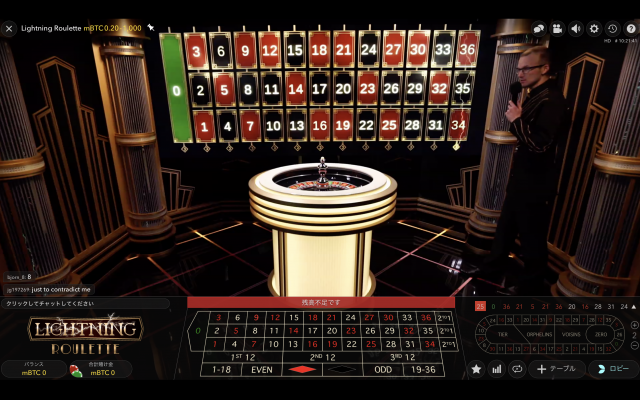Screen dimensions: 640x400
Task: Show the game history clock icon
Action: tap(611, 29)
